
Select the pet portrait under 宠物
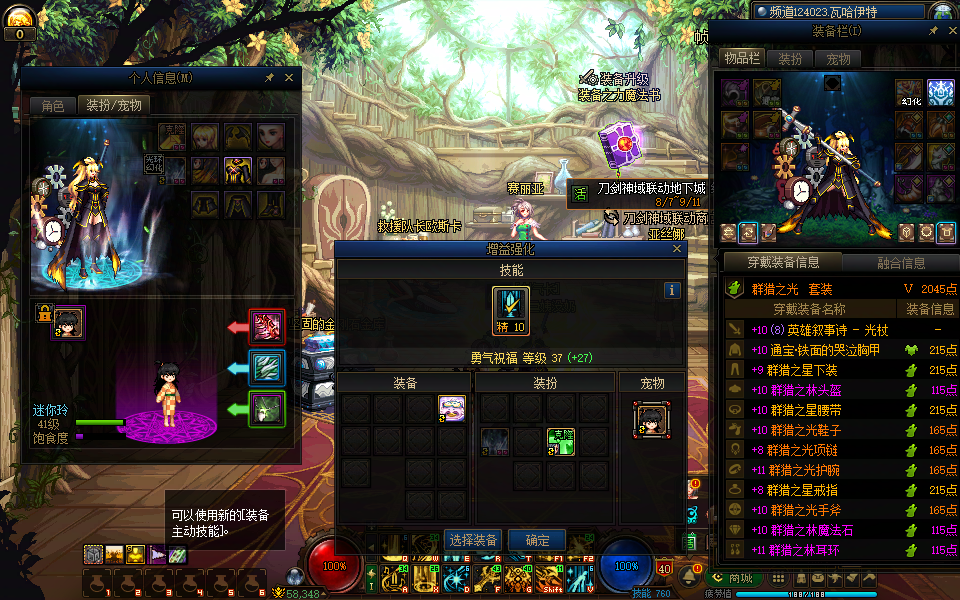[x=651, y=420]
